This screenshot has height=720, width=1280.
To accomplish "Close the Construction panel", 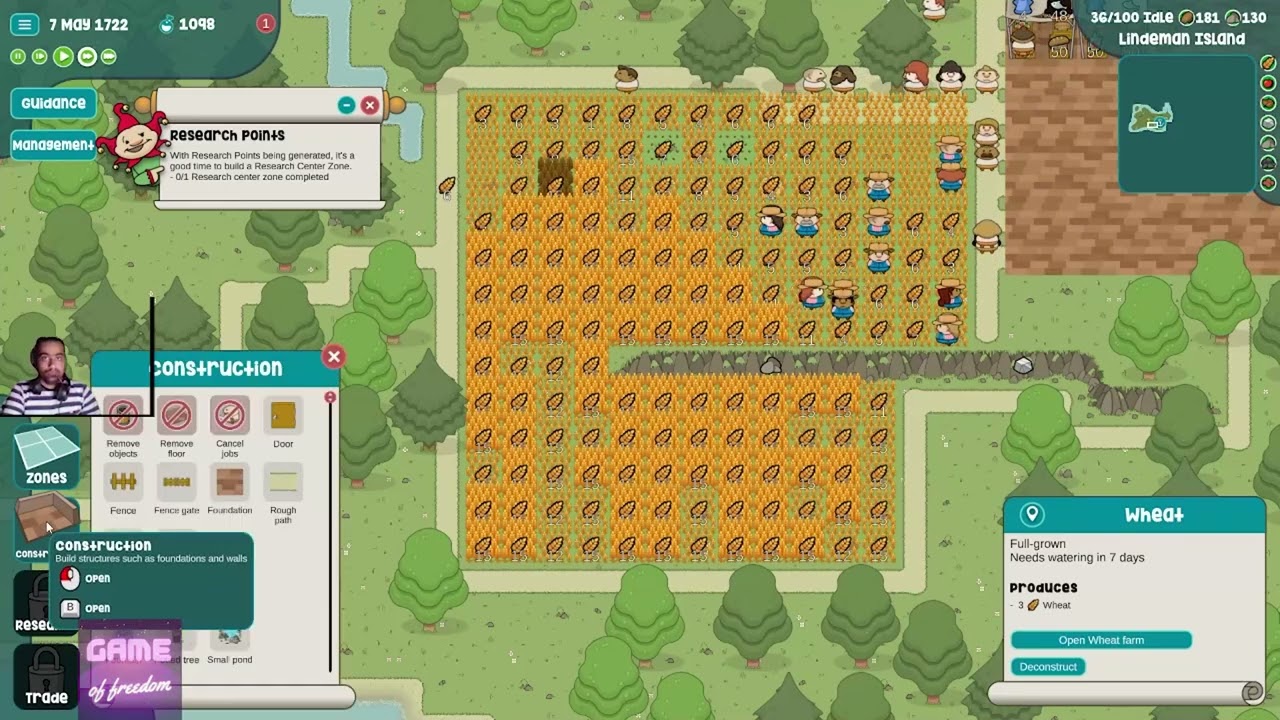I will pos(334,357).
